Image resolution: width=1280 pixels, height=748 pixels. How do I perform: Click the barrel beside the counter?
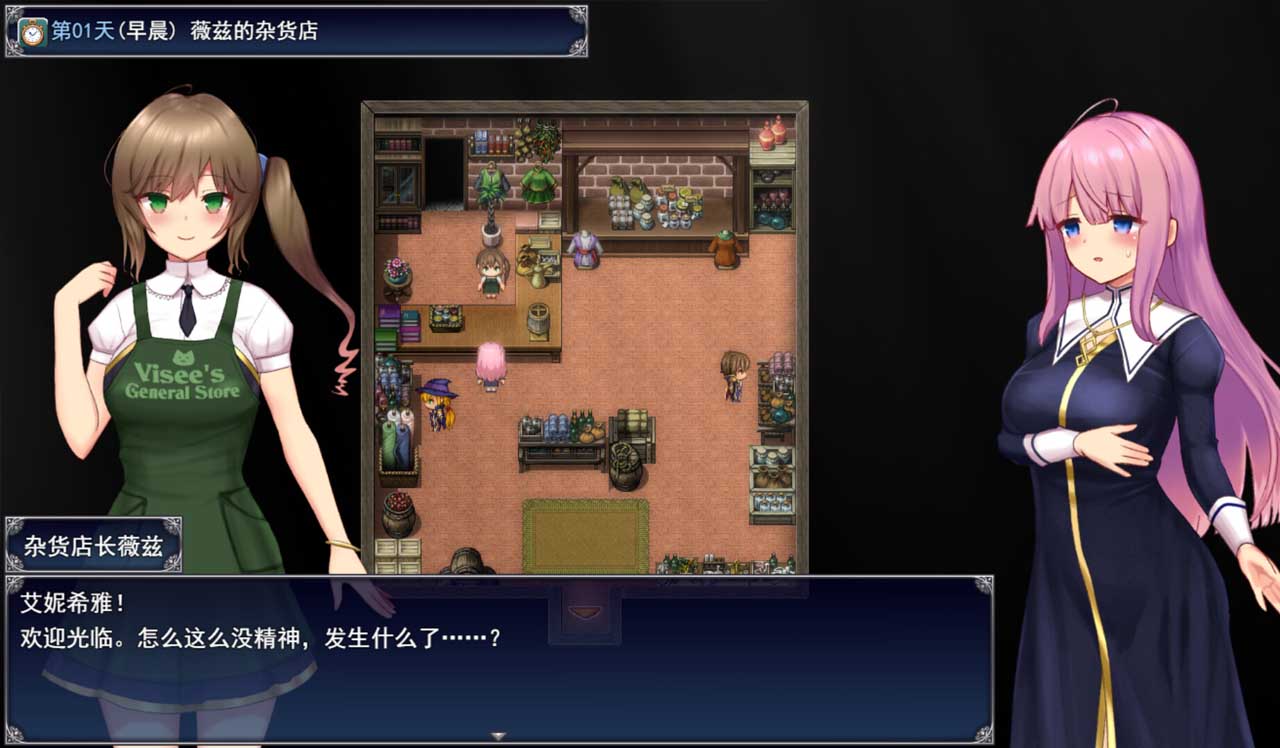point(538,318)
